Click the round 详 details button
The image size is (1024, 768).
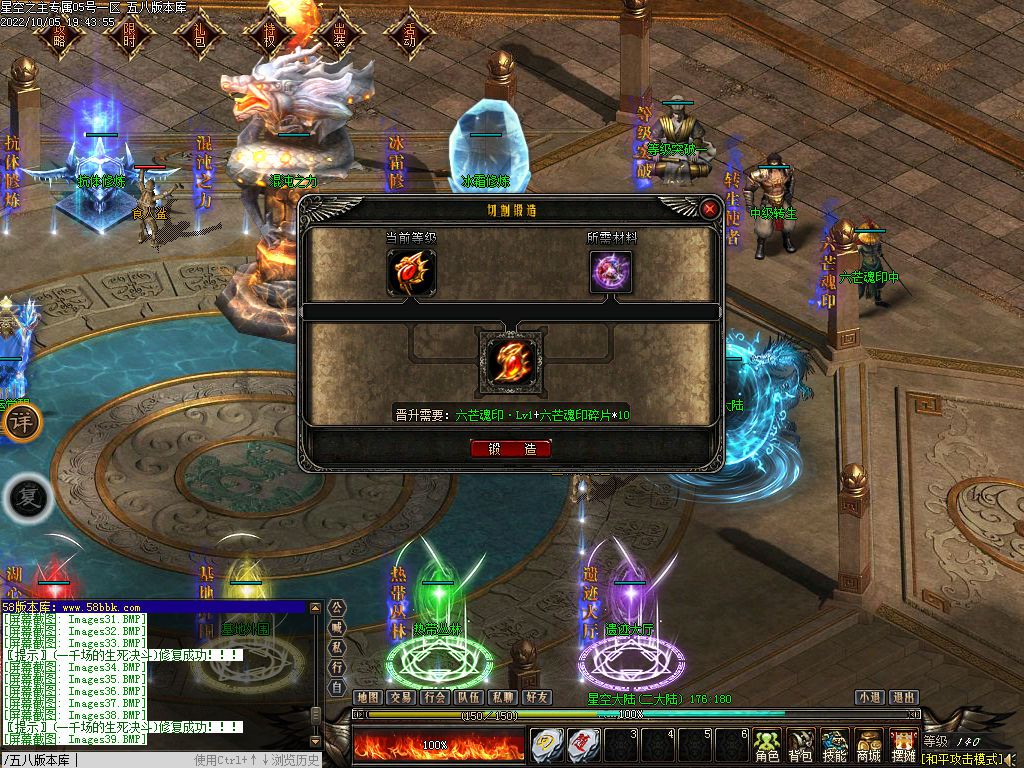pos(21,421)
